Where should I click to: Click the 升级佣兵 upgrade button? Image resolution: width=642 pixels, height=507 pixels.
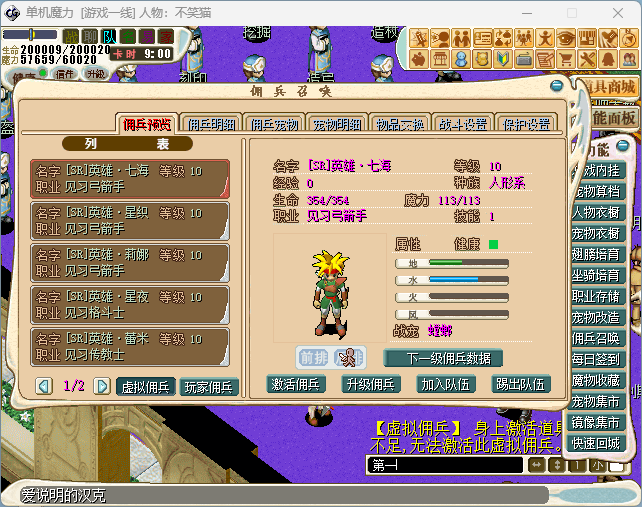click(x=371, y=383)
